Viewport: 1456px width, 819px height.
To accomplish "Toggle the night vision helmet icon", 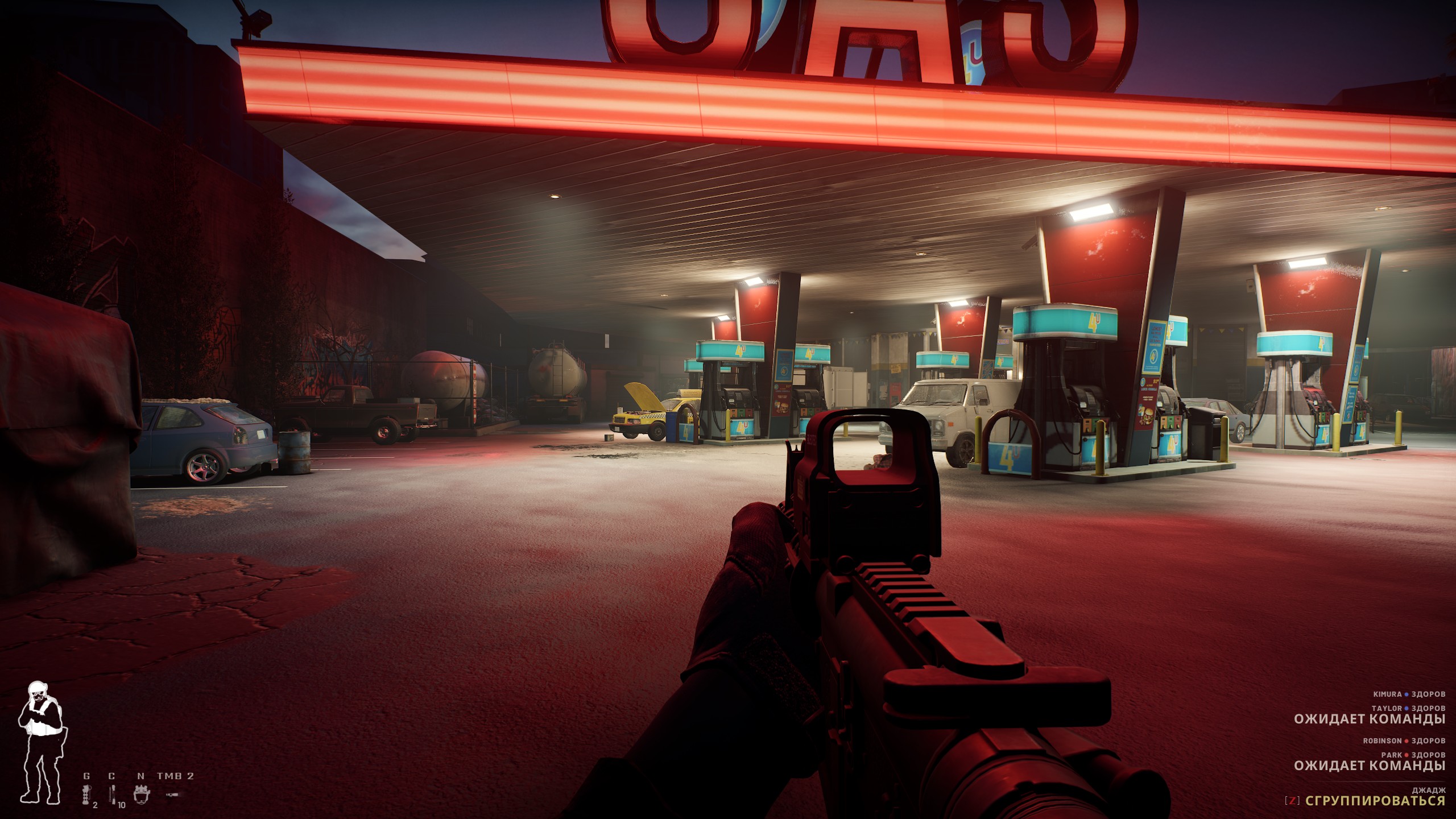I will point(141,794).
